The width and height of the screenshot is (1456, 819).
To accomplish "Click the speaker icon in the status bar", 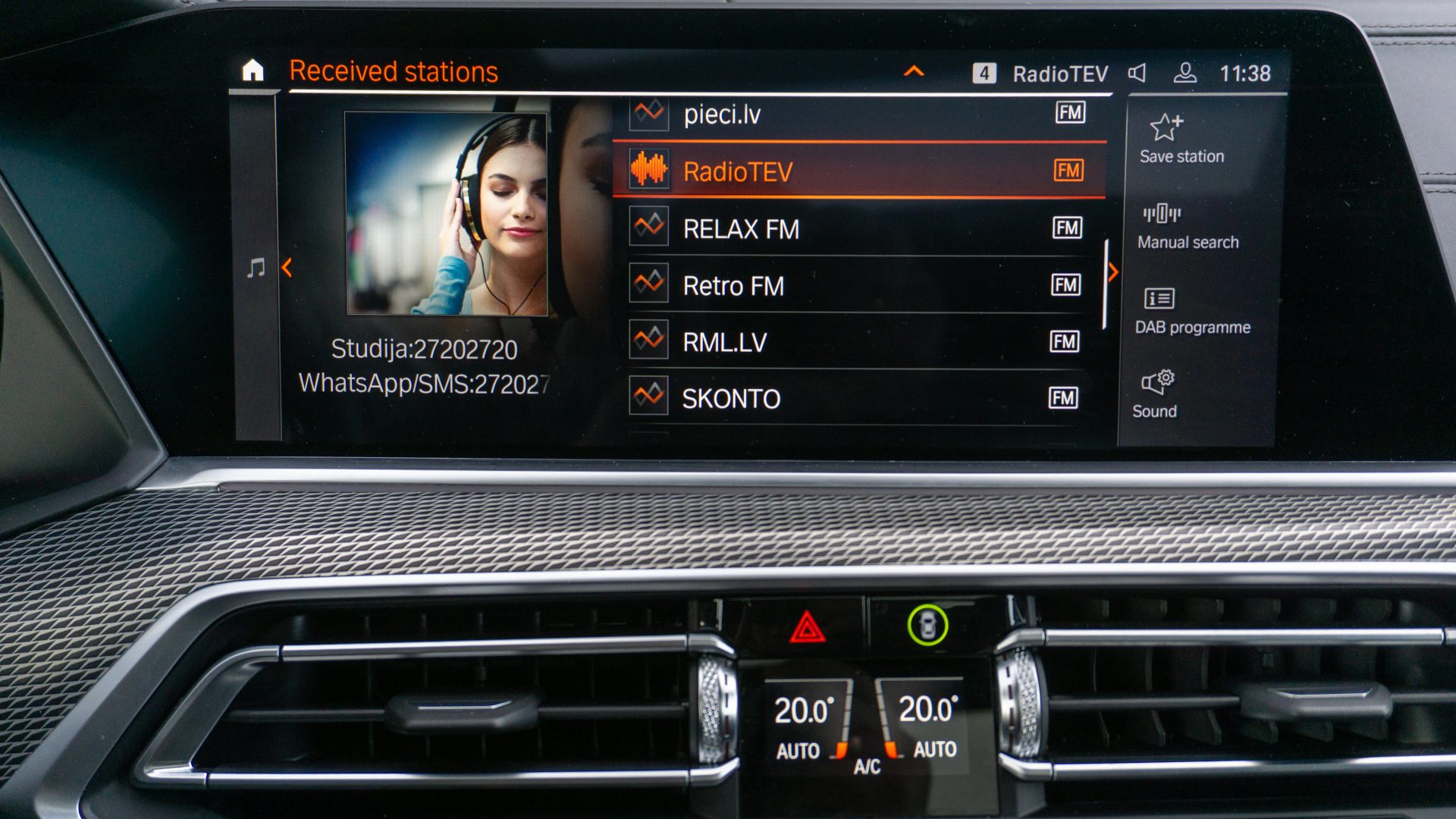I will [x=1137, y=73].
